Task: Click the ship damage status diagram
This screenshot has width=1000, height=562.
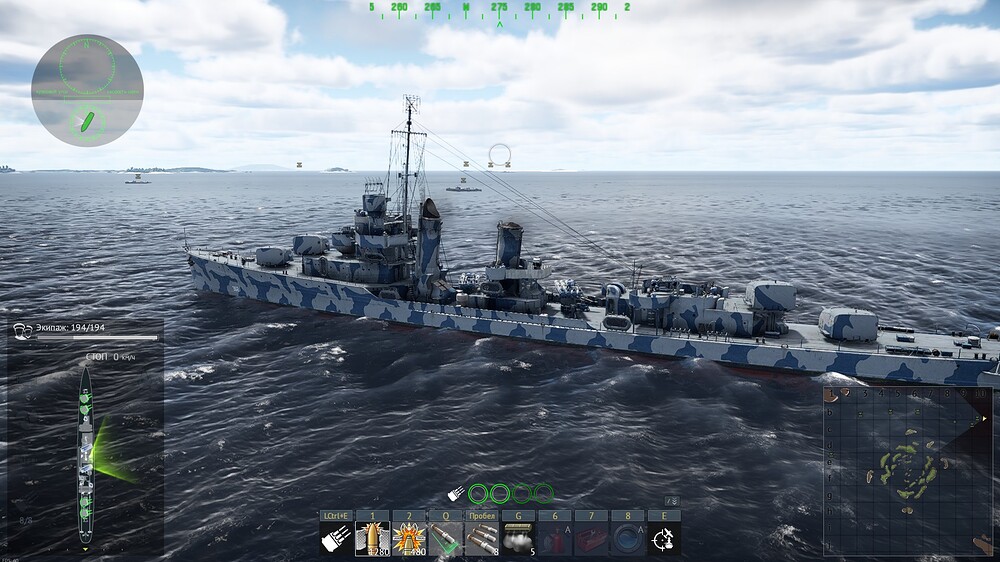Action: (86, 455)
